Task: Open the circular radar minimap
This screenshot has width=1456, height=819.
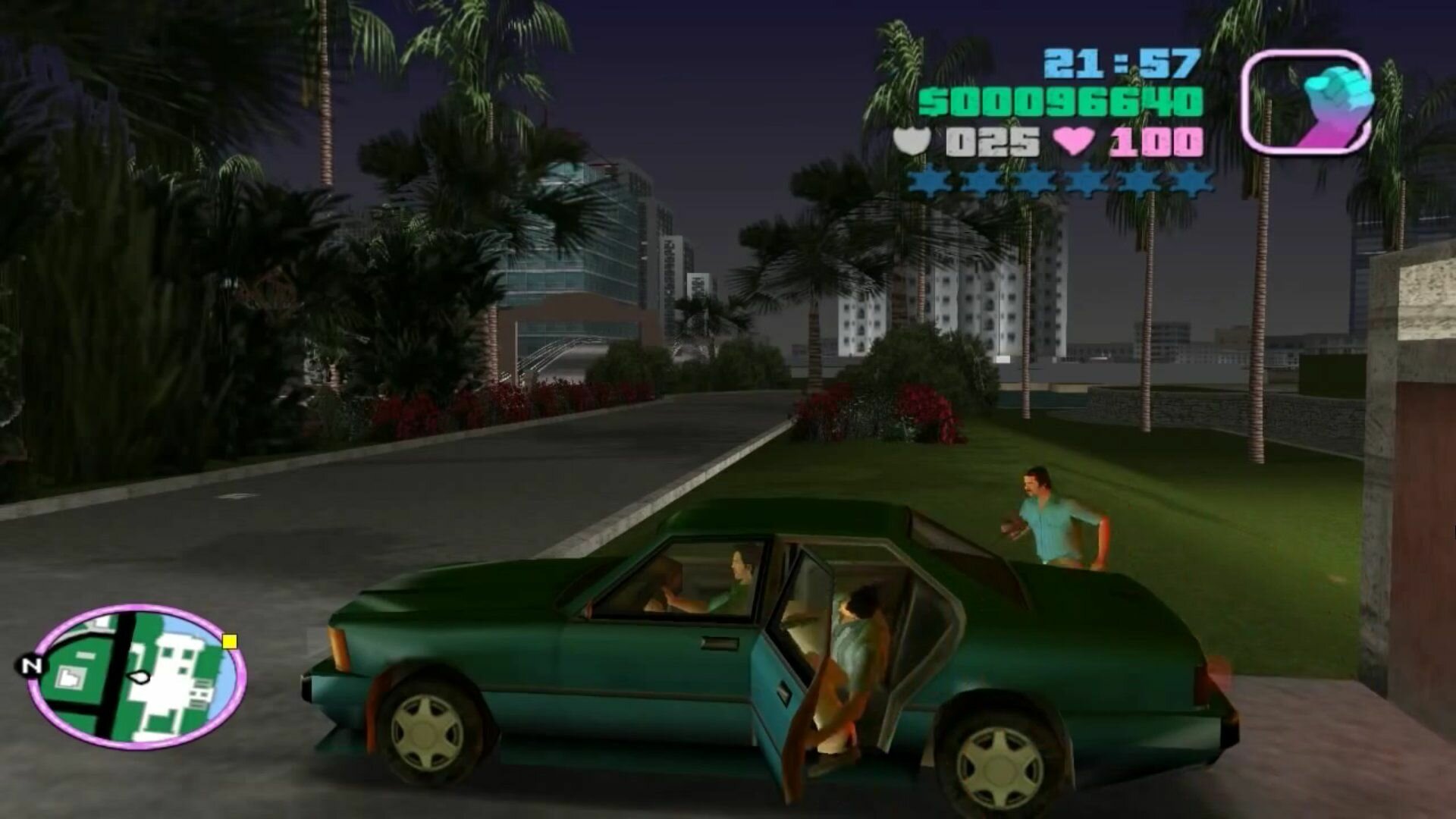Action: tap(137, 676)
